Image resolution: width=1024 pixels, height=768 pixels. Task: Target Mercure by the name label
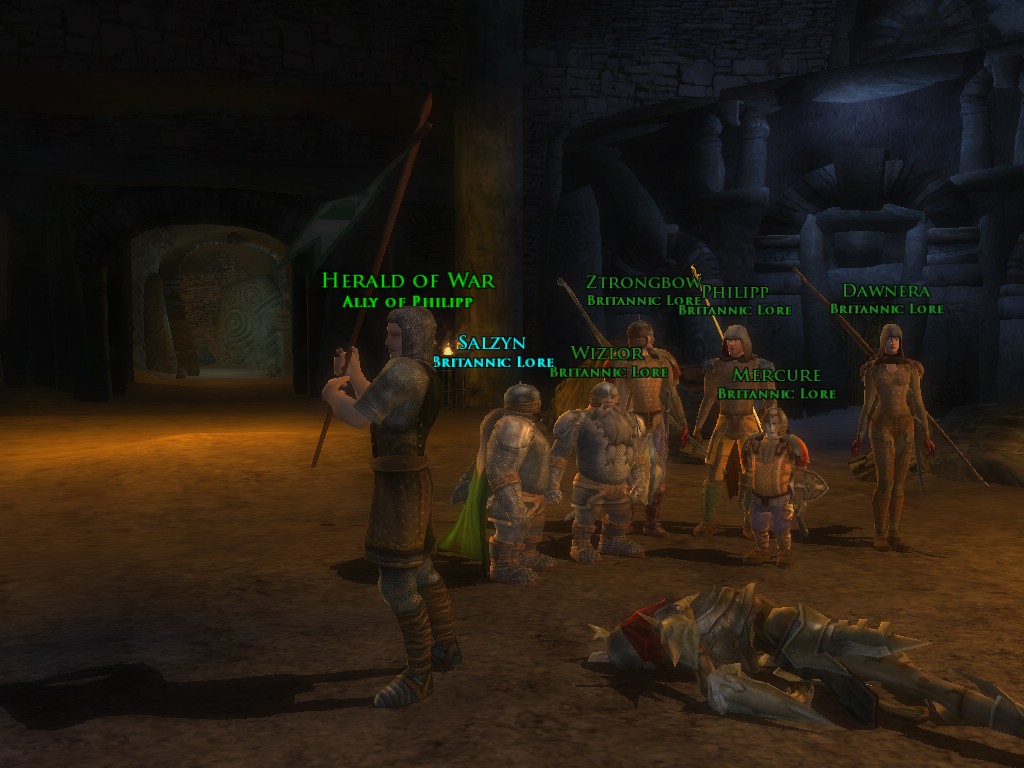[x=776, y=375]
